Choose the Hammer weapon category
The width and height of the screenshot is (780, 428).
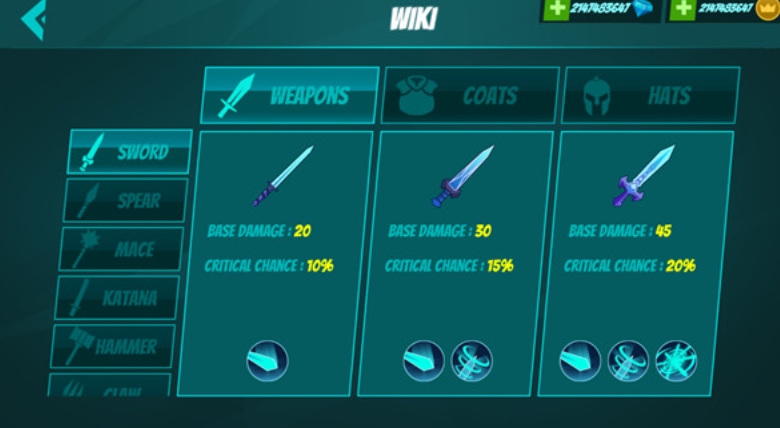pos(113,346)
